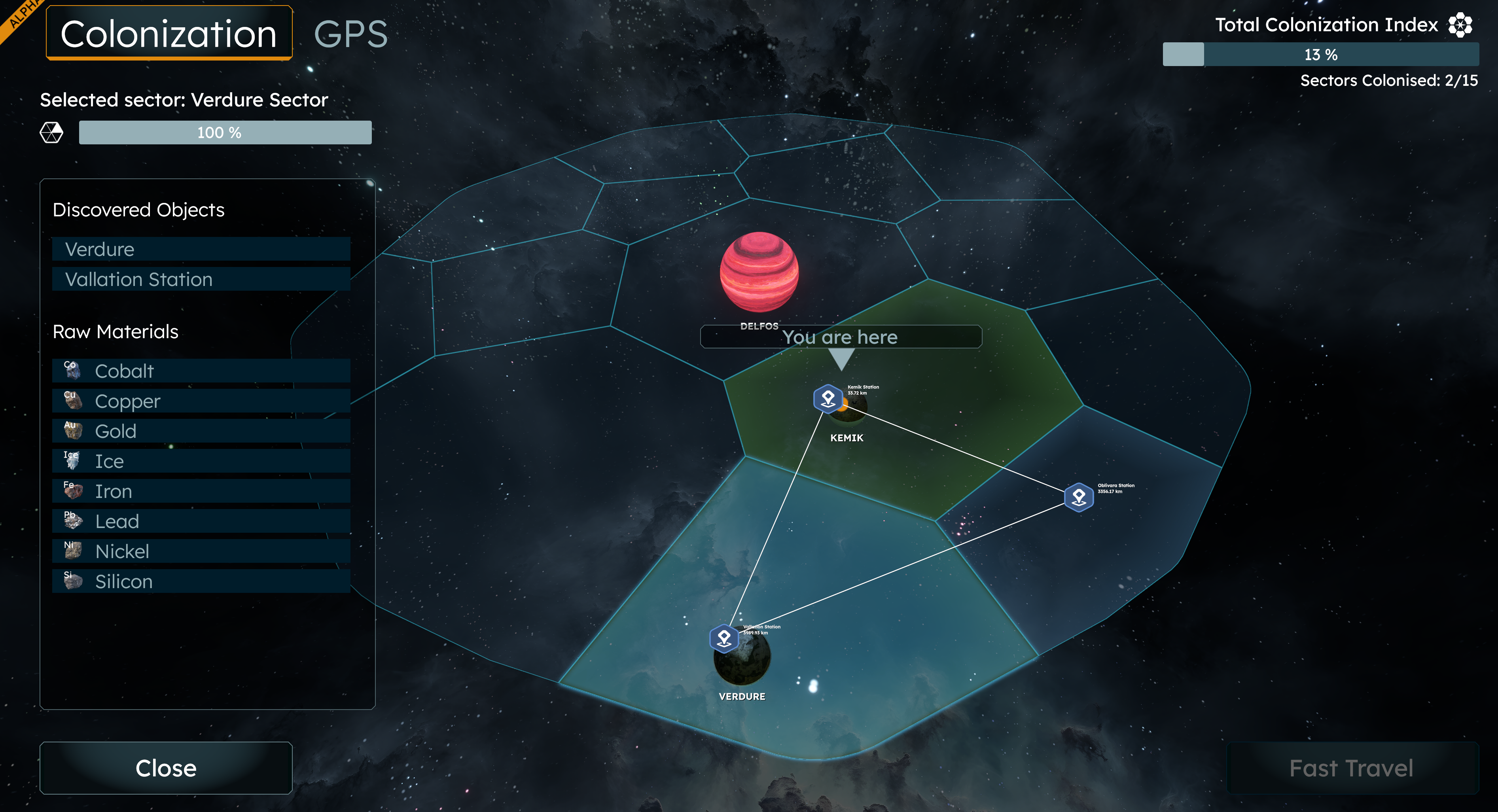Viewport: 1498px width, 812px height.
Task: Close the colonization map
Action: [166, 768]
